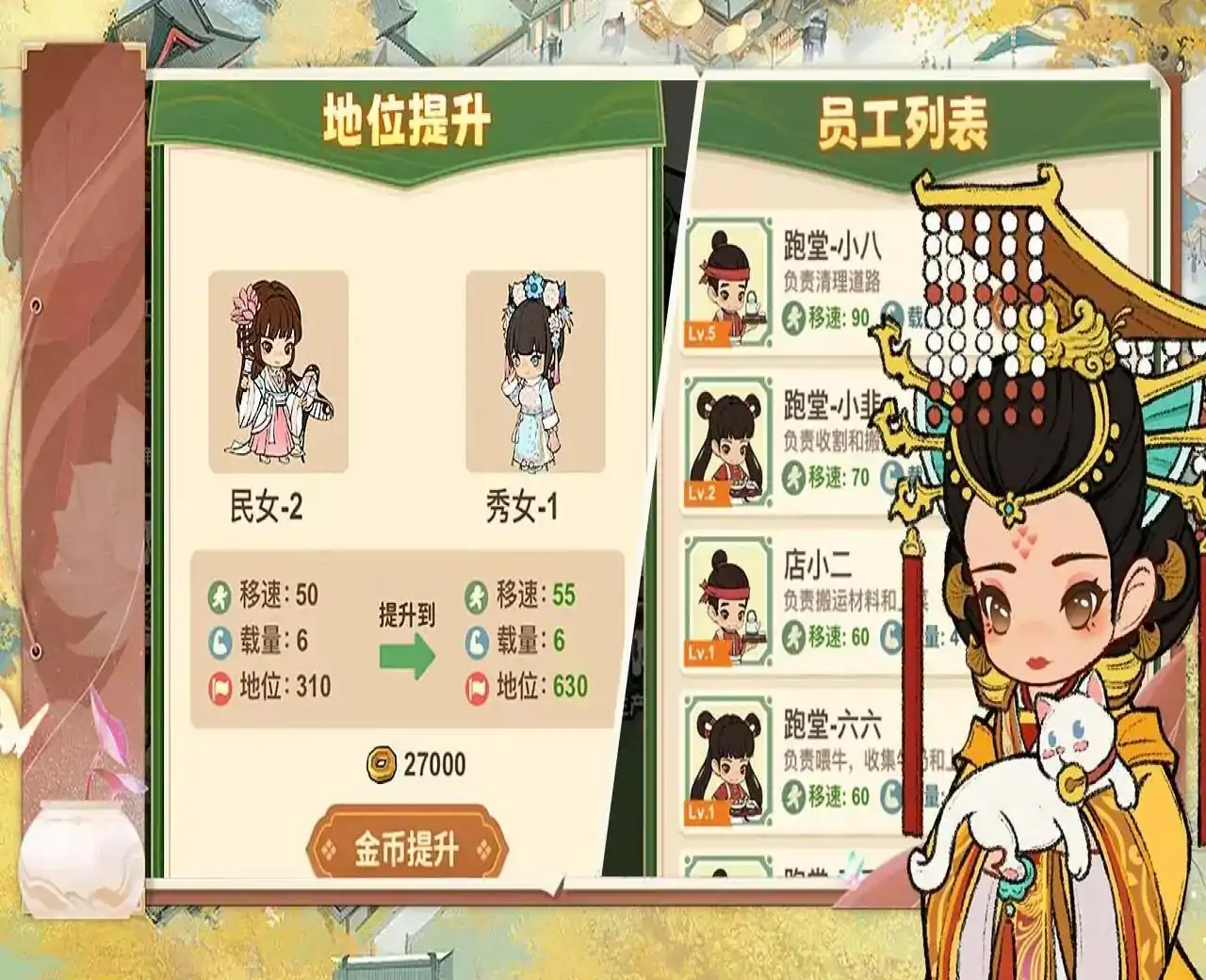Click the 秀女-1 character portrait

pyautogui.click(x=533, y=367)
